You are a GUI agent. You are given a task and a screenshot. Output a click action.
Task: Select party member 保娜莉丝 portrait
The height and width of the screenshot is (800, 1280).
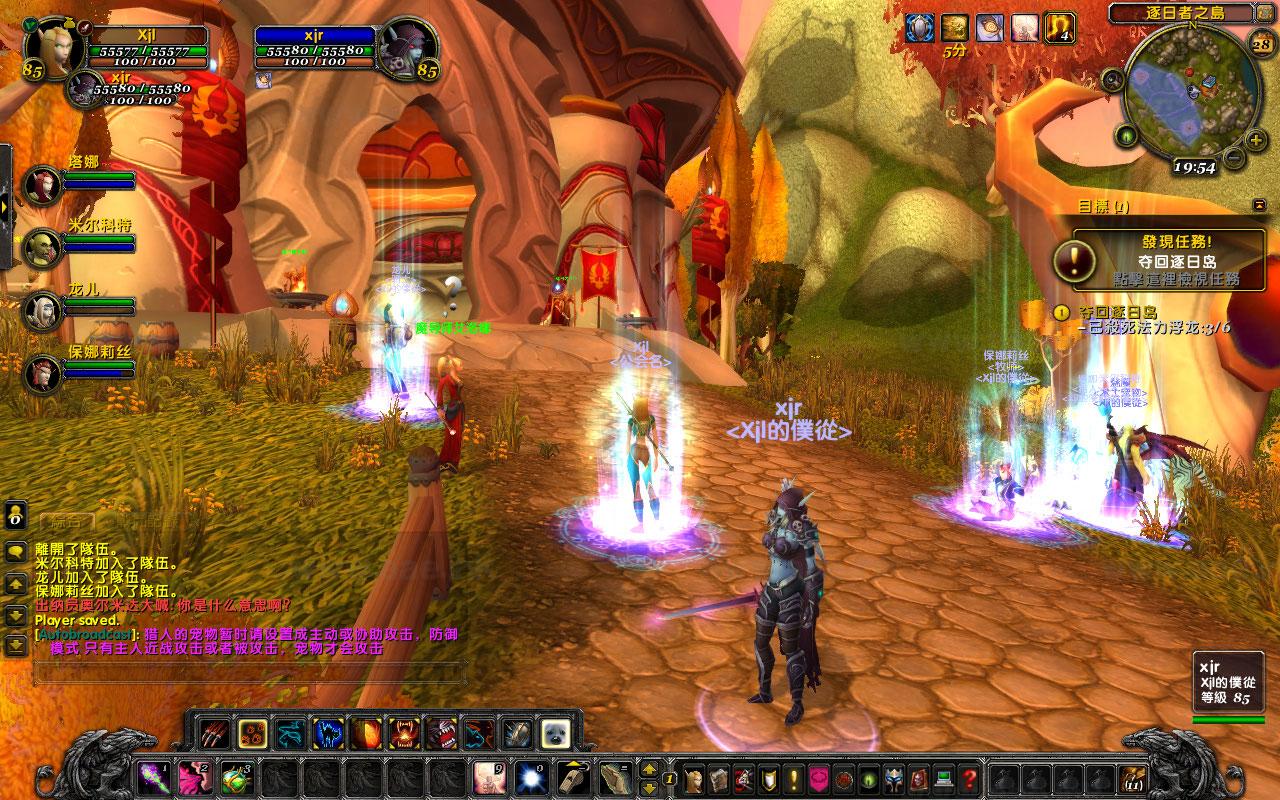point(42,371)
